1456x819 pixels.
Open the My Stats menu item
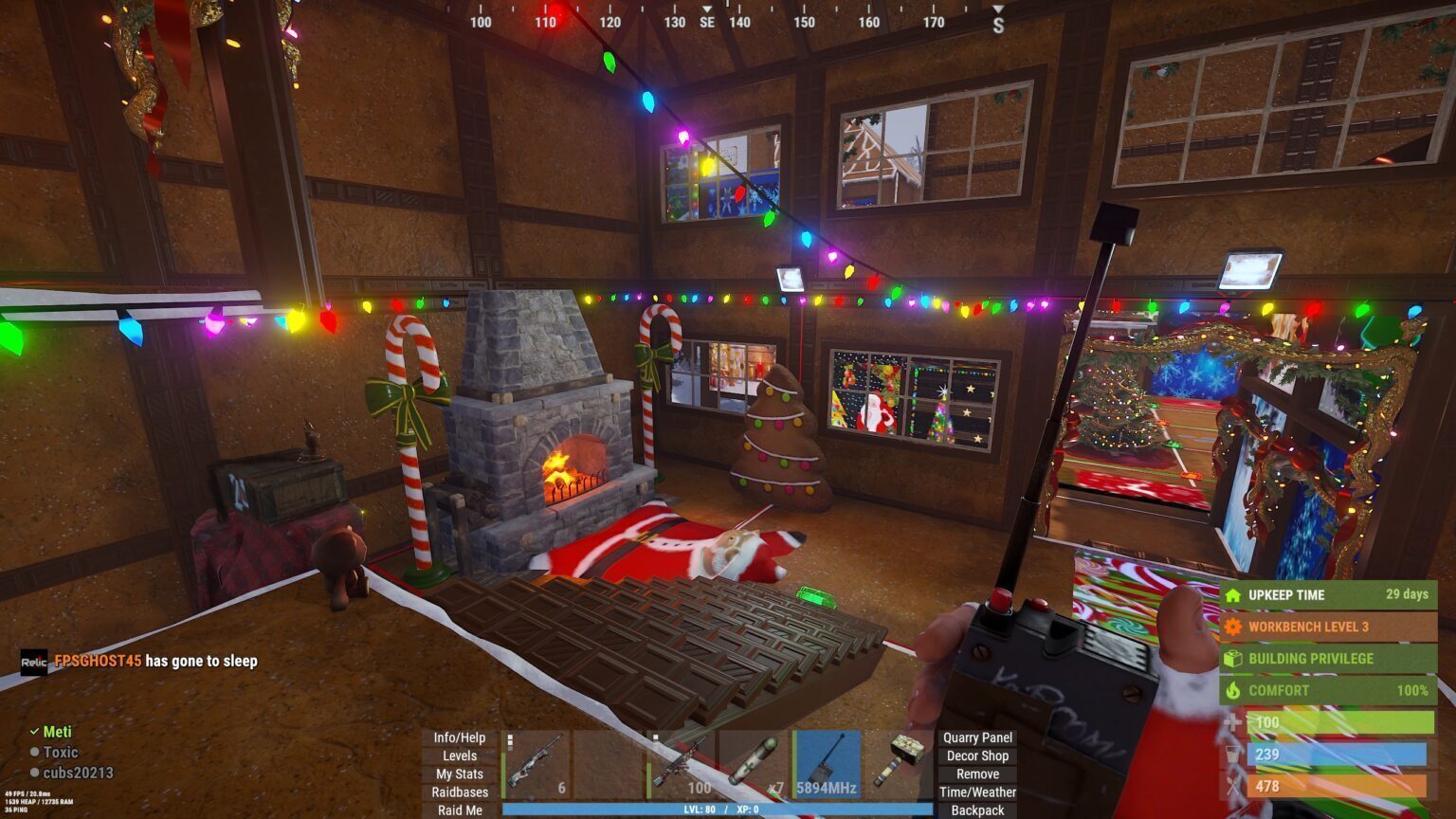coord(458,773)
